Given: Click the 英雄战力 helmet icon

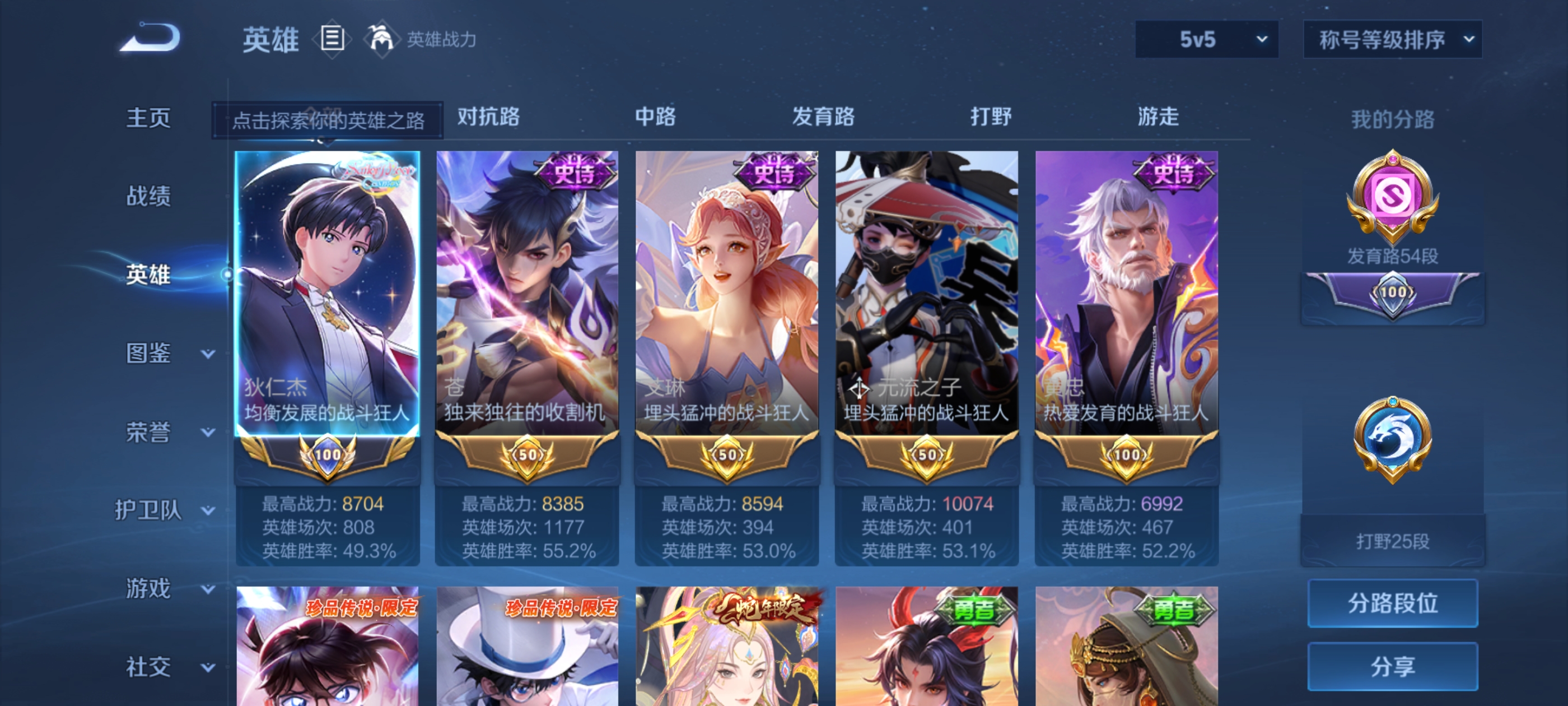Looking at the screenshot, I should (380, 39).
